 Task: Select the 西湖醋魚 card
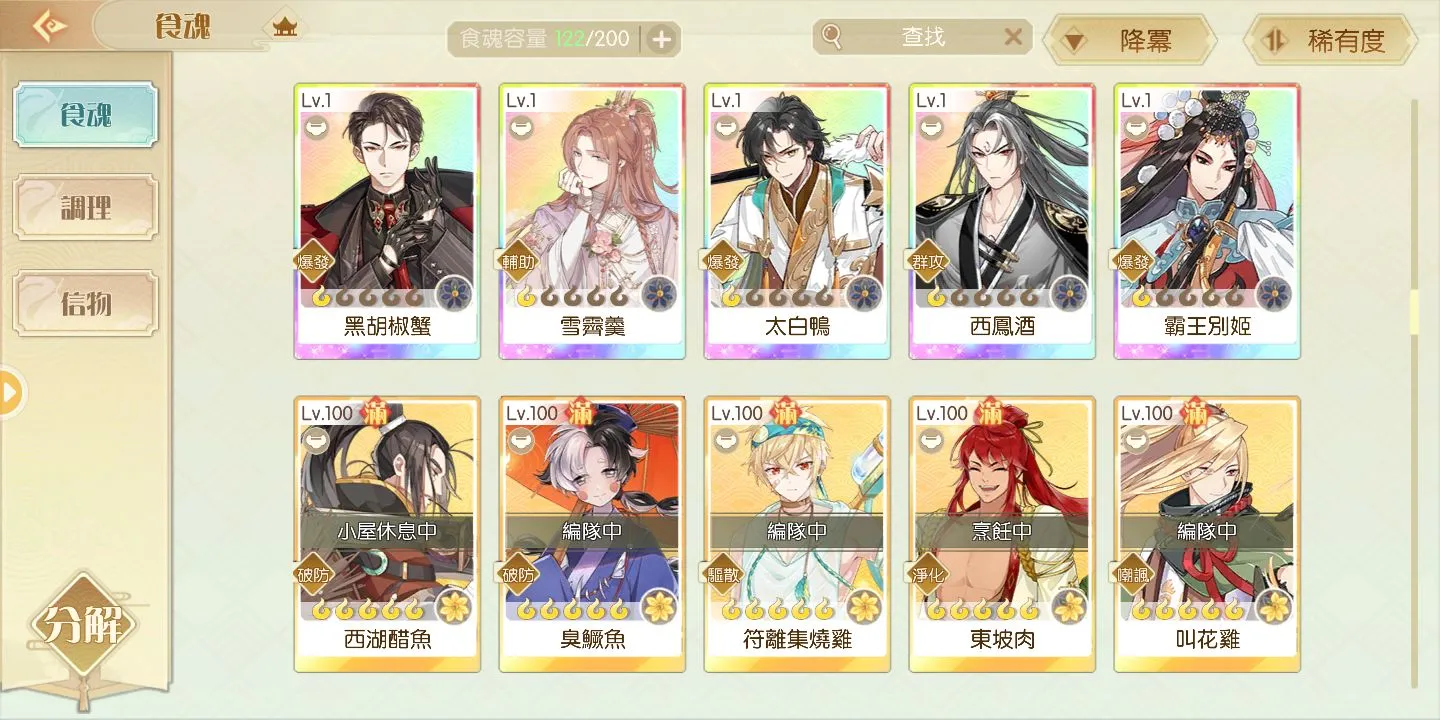pyautogui.click(x=387, y=534)
